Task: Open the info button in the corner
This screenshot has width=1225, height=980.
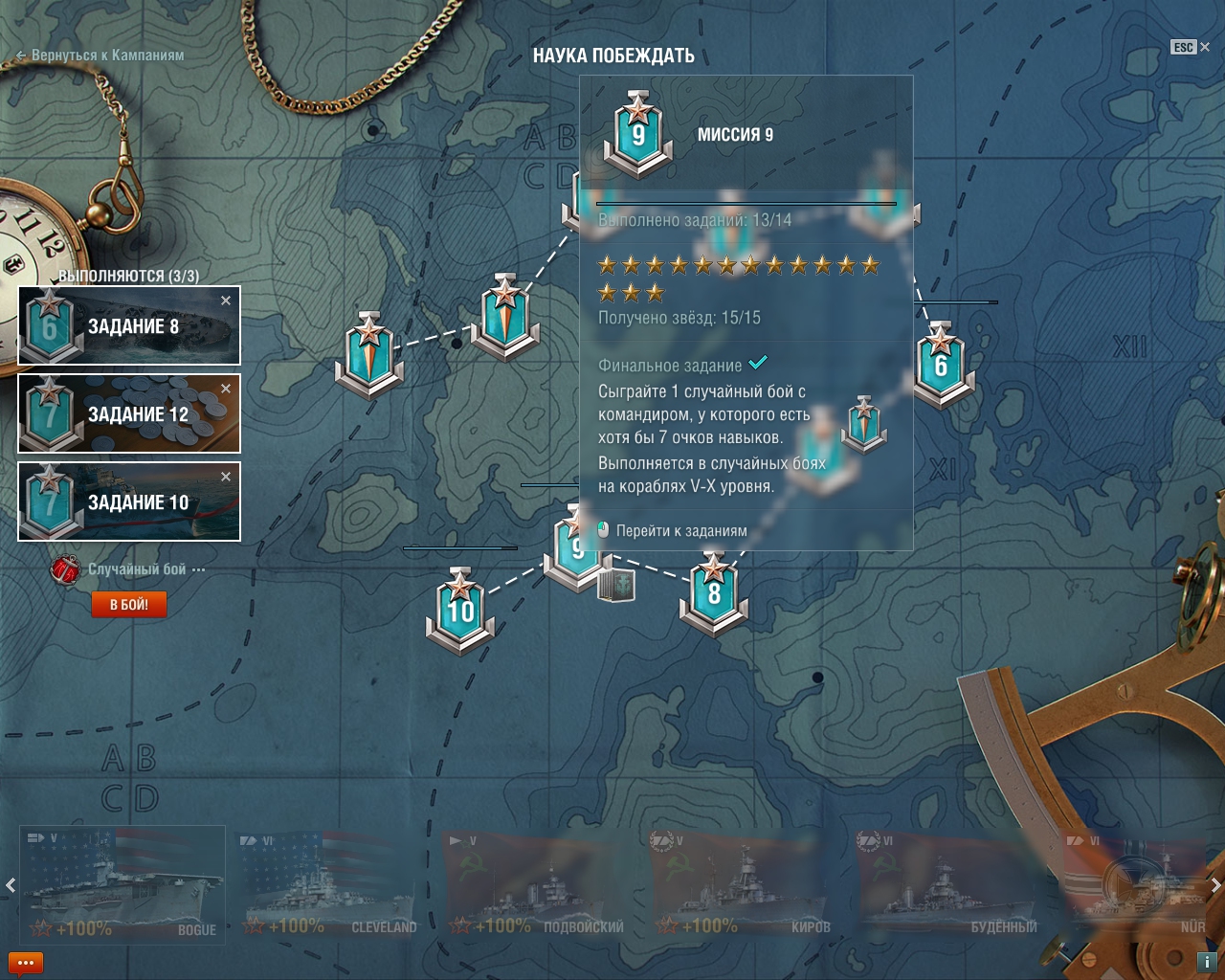Action: tap(1207, 962)
